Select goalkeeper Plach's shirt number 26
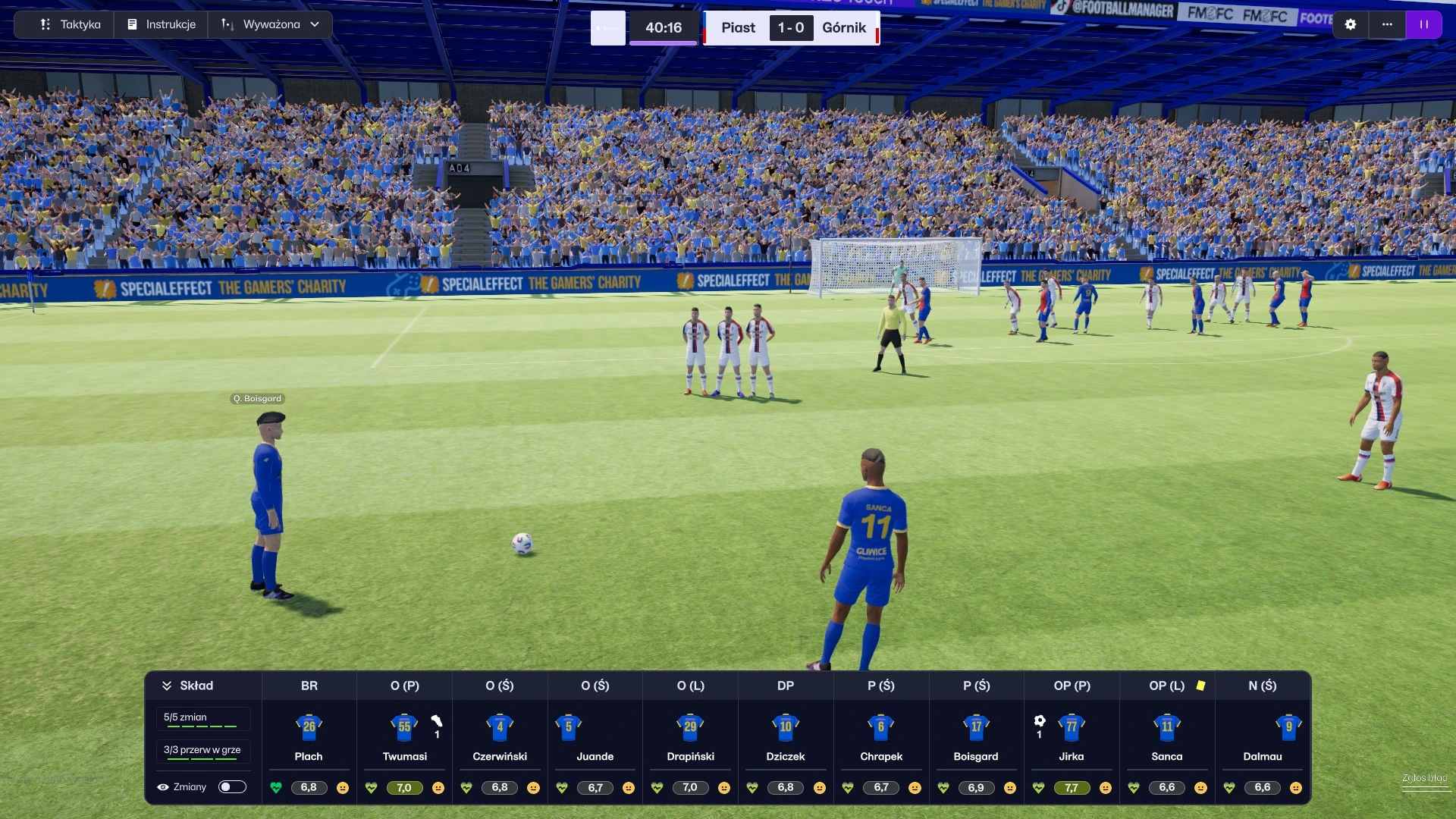The image size is (1456, 819). coord(309,726)
